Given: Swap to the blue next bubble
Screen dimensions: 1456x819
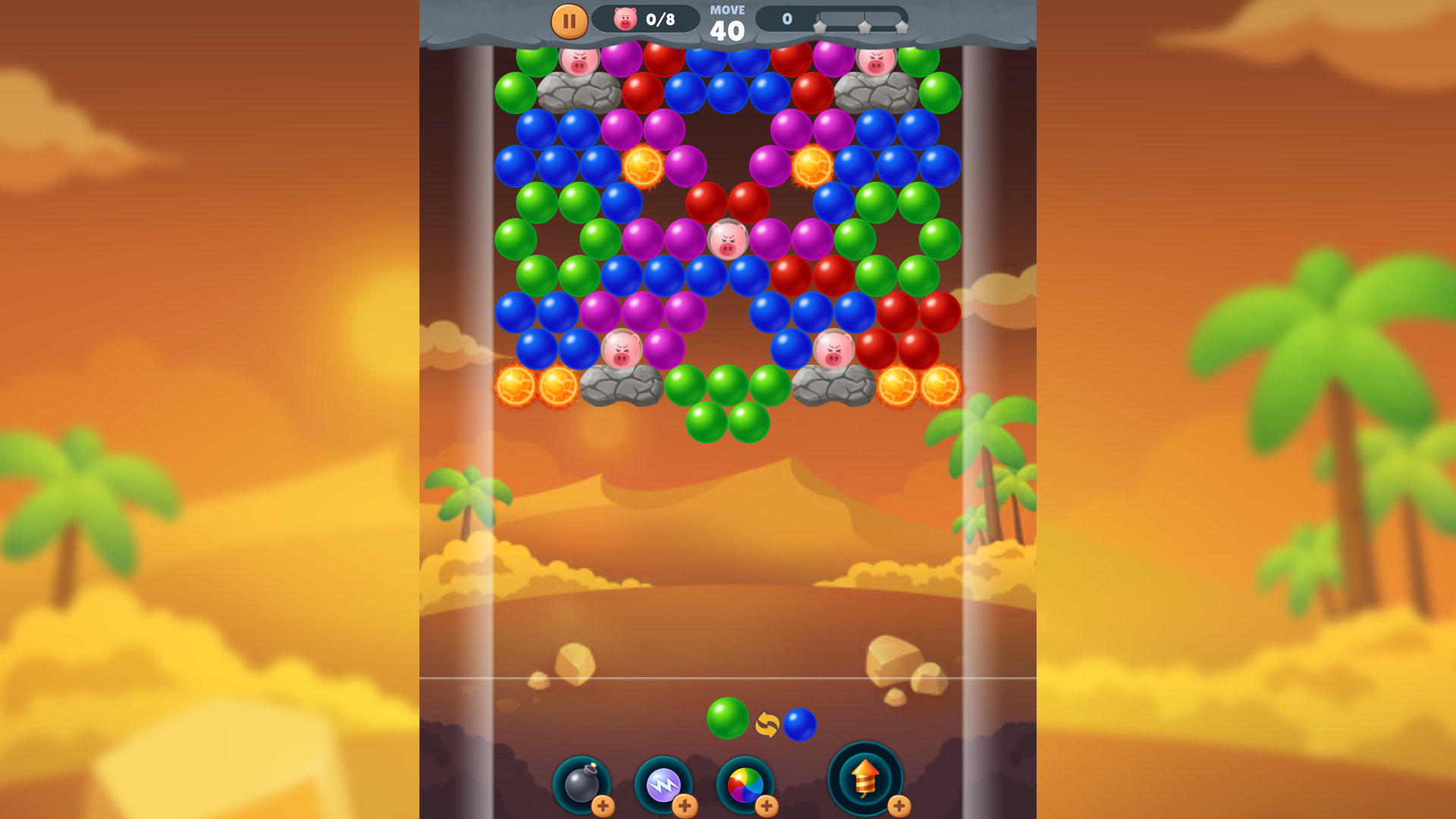Looking at the screenshot, I should click(x=800, y=724).
